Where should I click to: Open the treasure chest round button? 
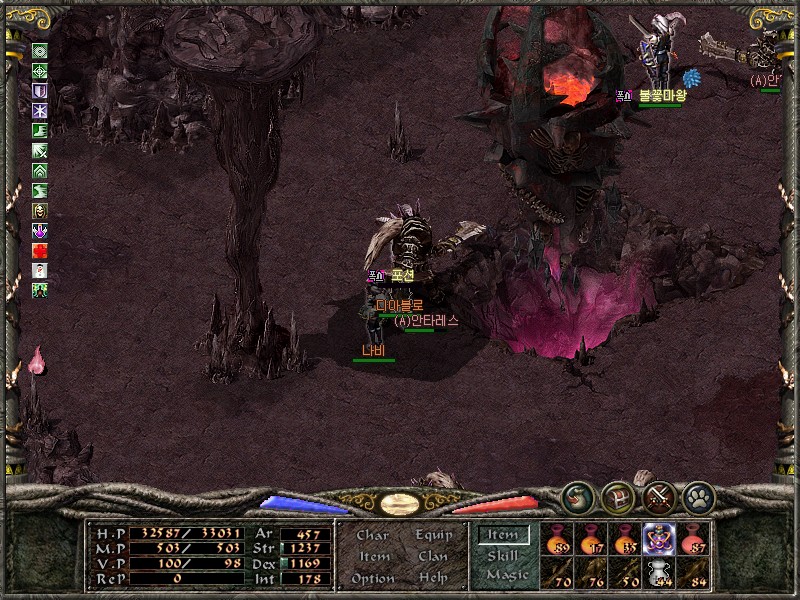click(x=616, y=496)
